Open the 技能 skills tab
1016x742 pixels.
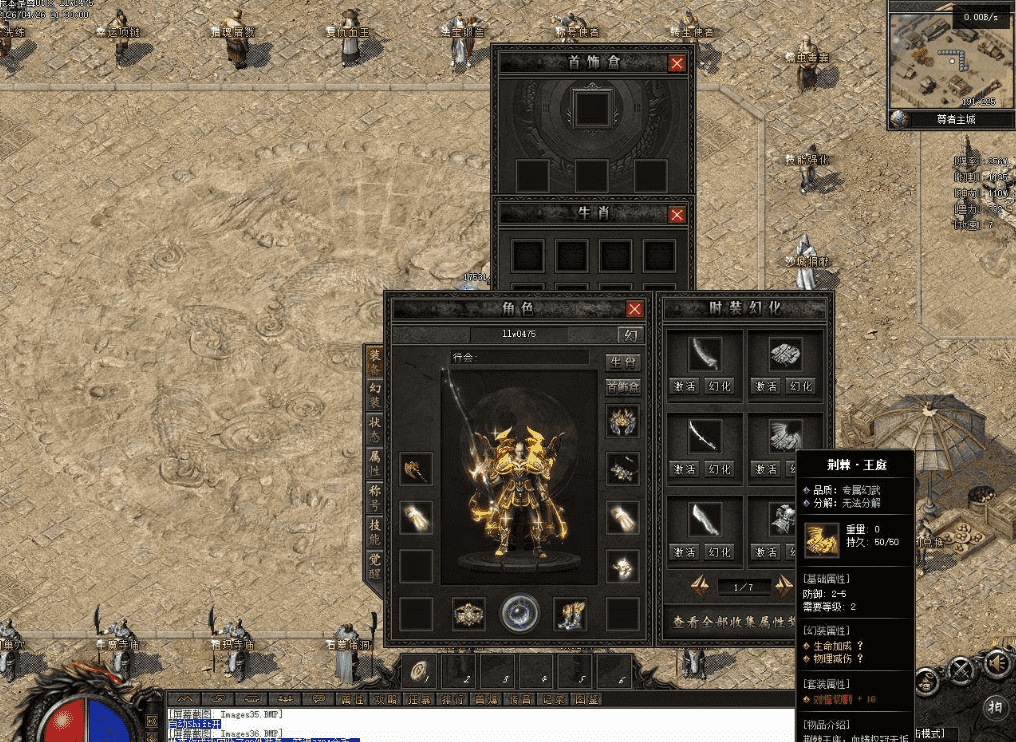(x=375, y=531)
